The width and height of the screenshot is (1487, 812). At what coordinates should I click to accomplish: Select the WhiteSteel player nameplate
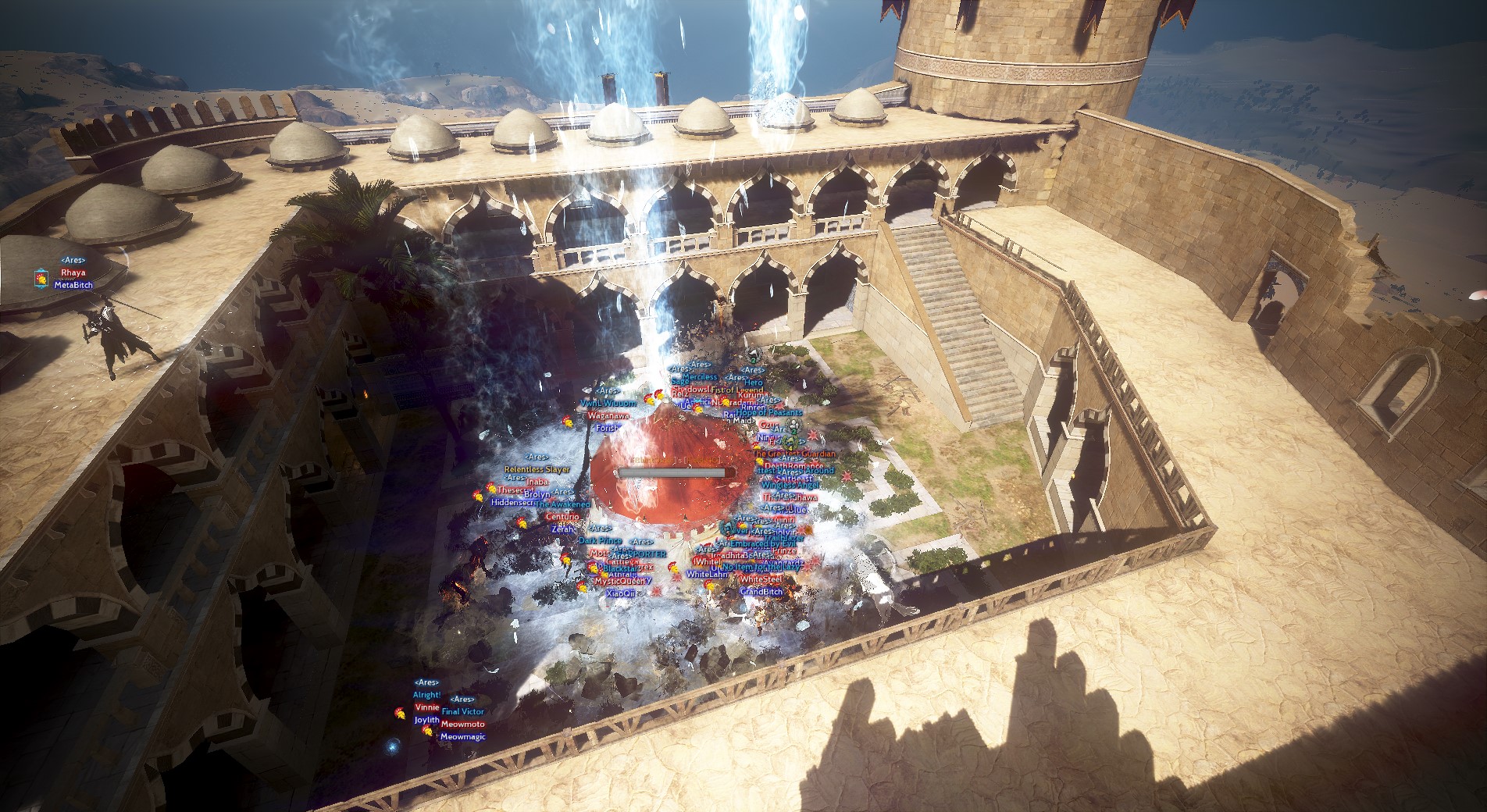(x=761, y=579)
